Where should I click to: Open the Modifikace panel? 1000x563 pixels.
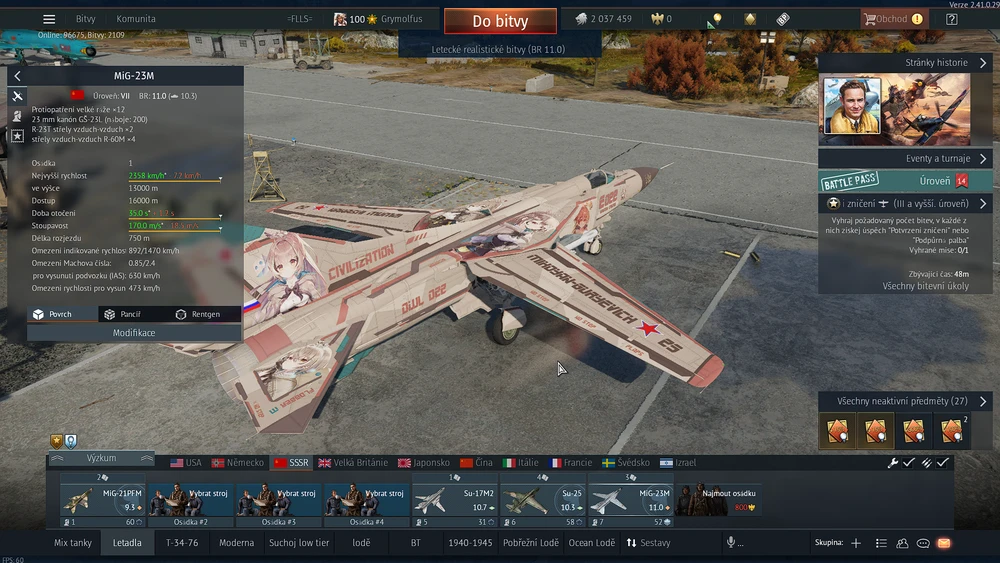134,333
